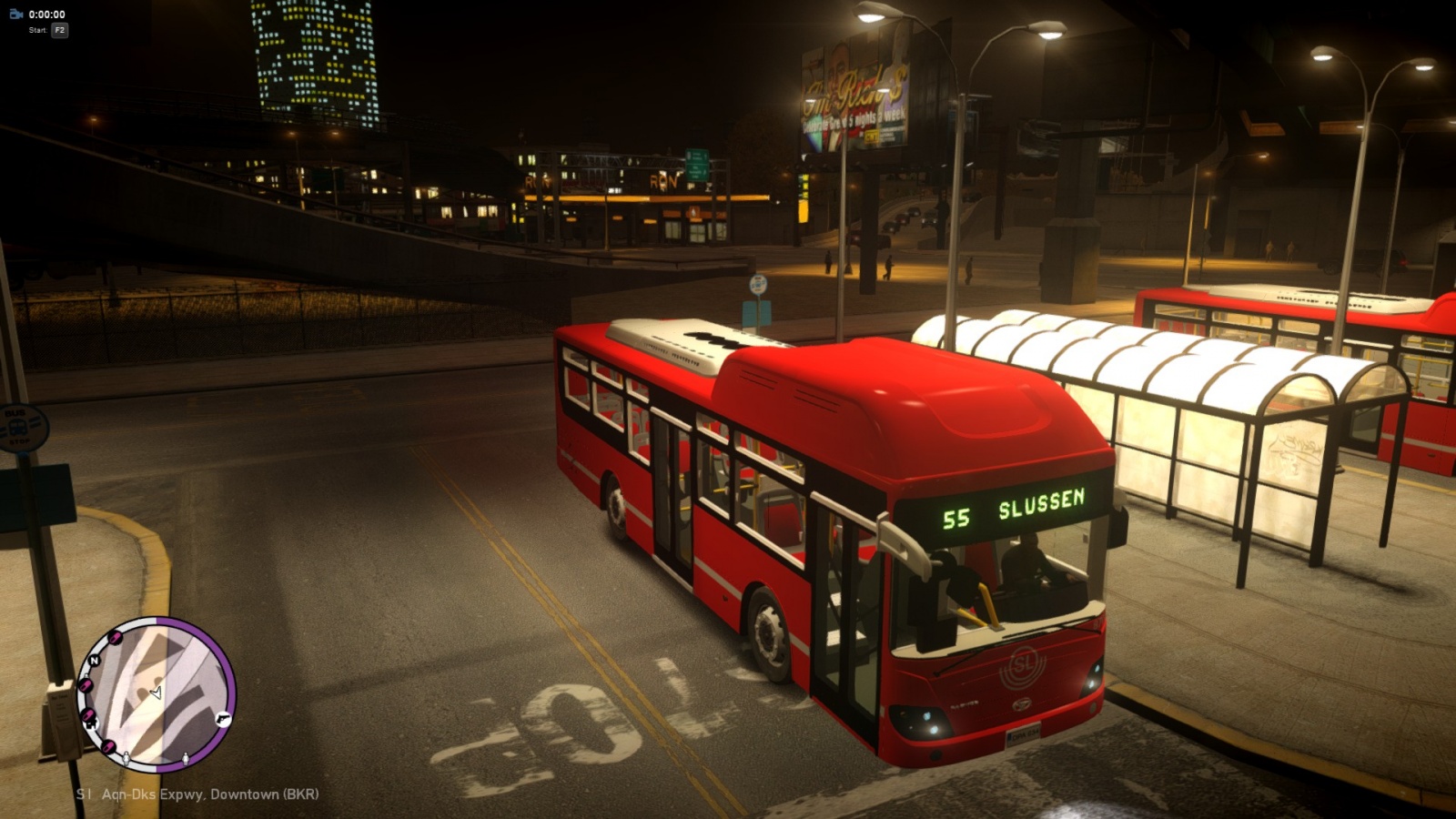
Task: Click the white player arrow on minimap
Action: 156,693
